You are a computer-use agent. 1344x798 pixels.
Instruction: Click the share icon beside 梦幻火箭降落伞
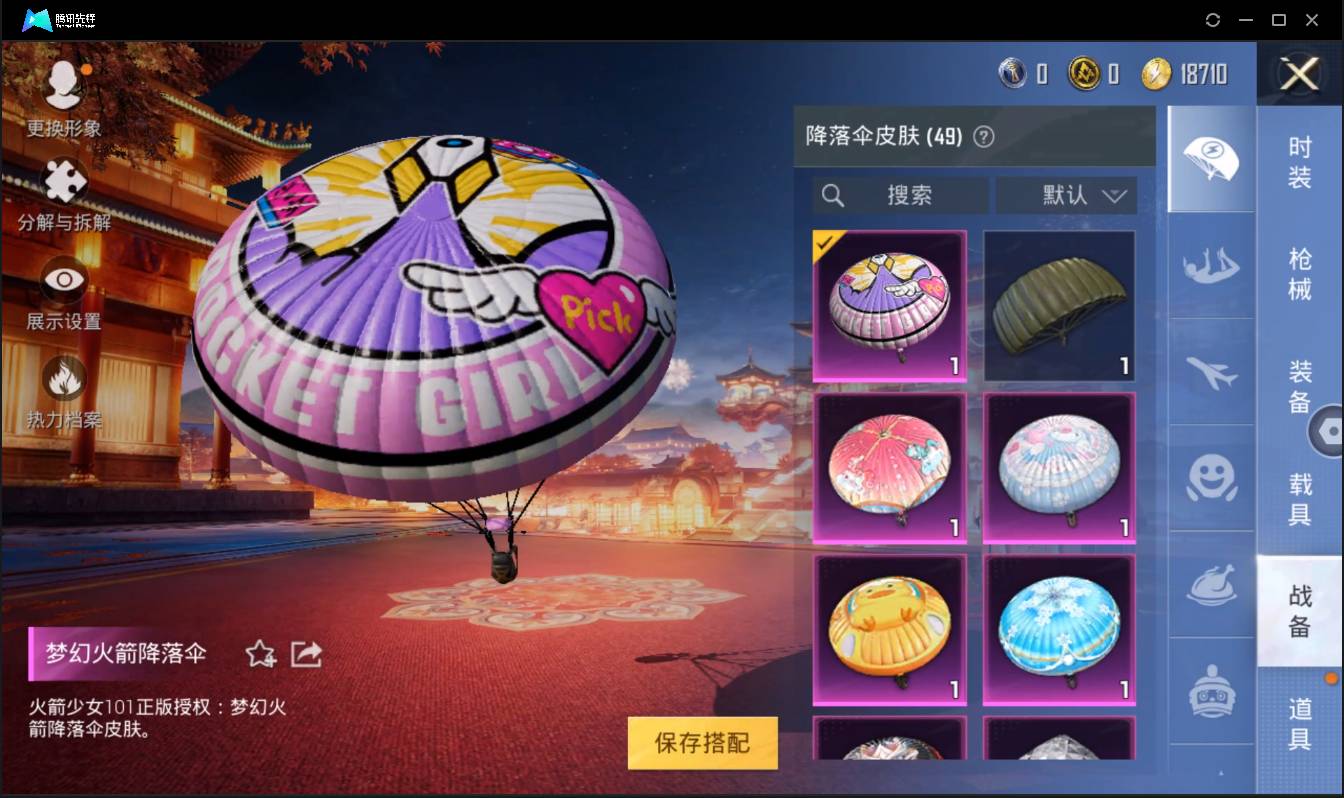[x=307, y=654]
